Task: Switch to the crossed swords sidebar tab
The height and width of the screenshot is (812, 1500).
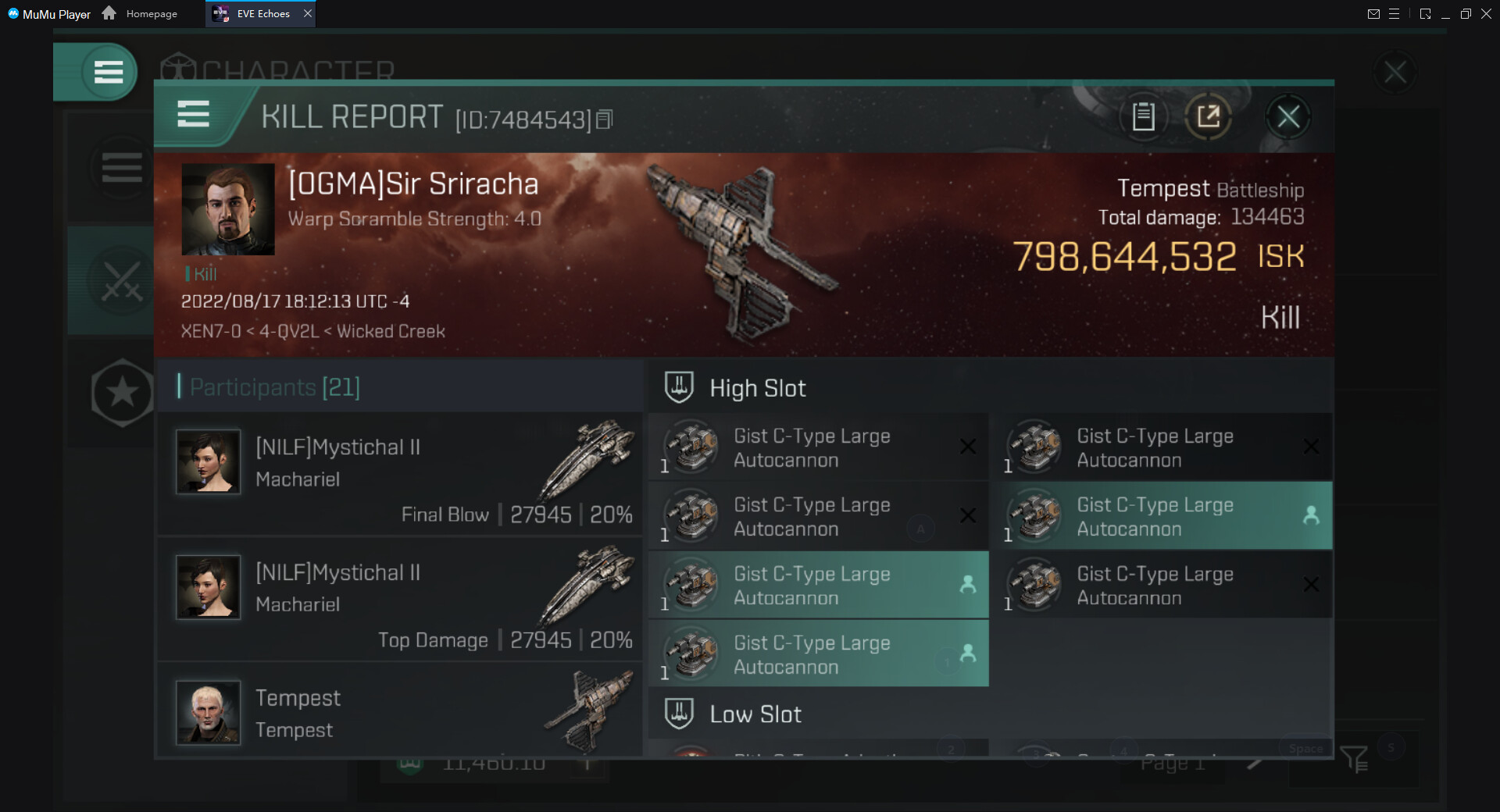Action: [122, 281]
